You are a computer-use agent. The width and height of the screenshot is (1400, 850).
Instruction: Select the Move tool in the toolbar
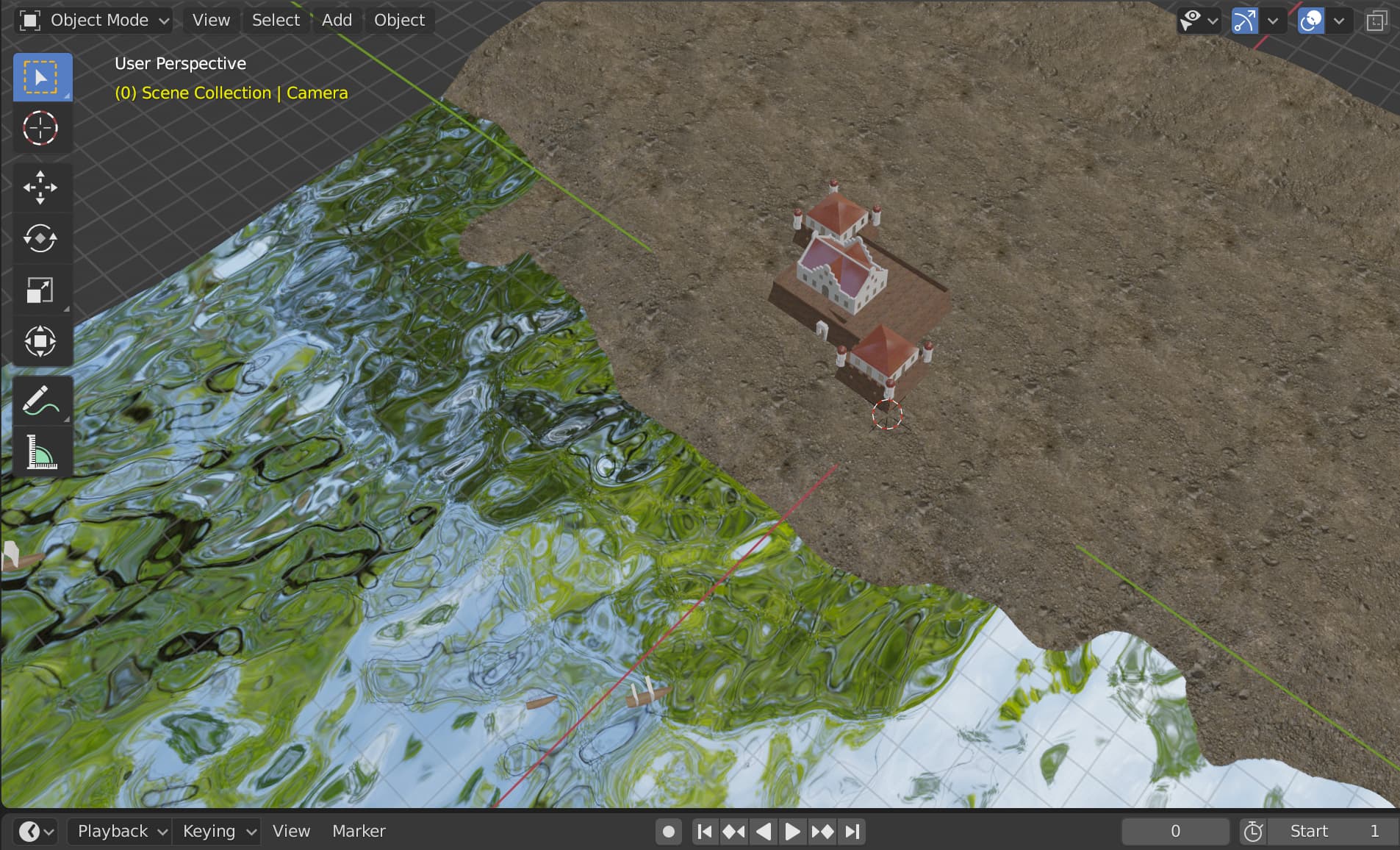[42, 187]
